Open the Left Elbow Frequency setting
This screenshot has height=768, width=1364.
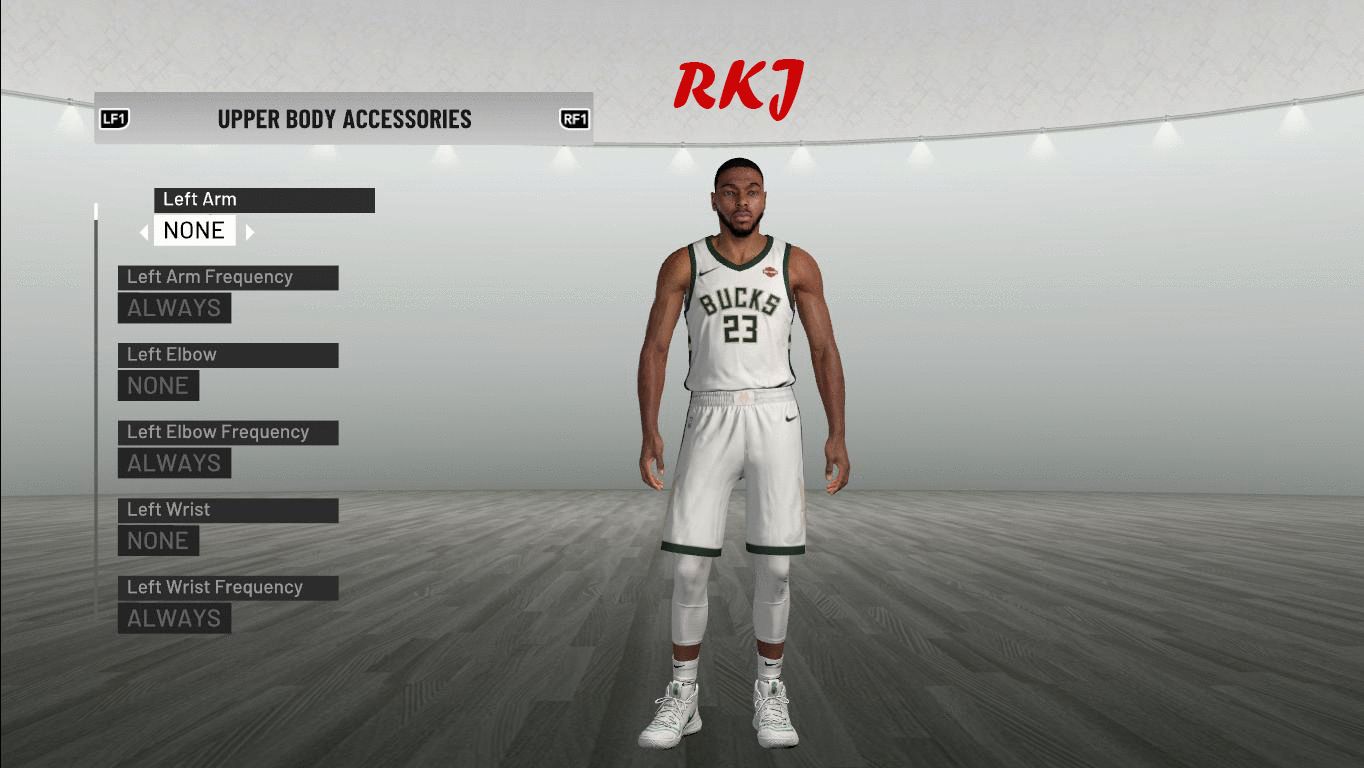click(x=228, y=433)
